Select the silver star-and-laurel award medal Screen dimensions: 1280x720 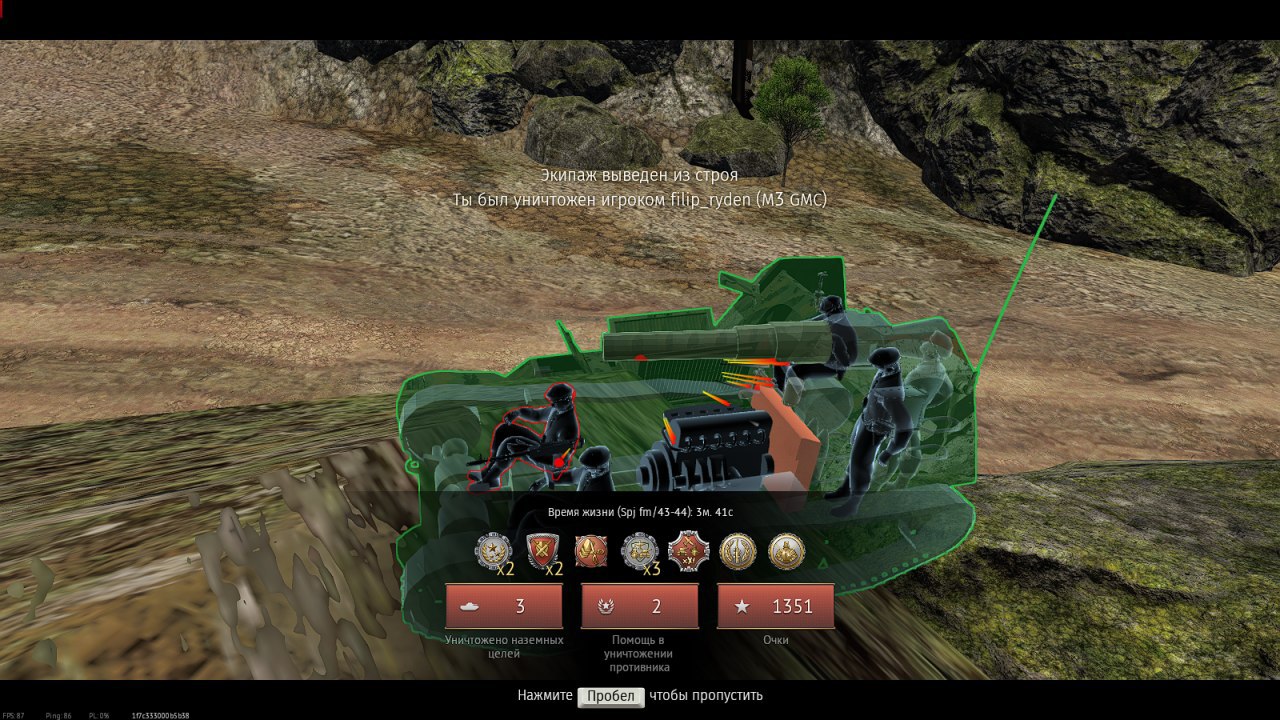(x=492, y=551)
